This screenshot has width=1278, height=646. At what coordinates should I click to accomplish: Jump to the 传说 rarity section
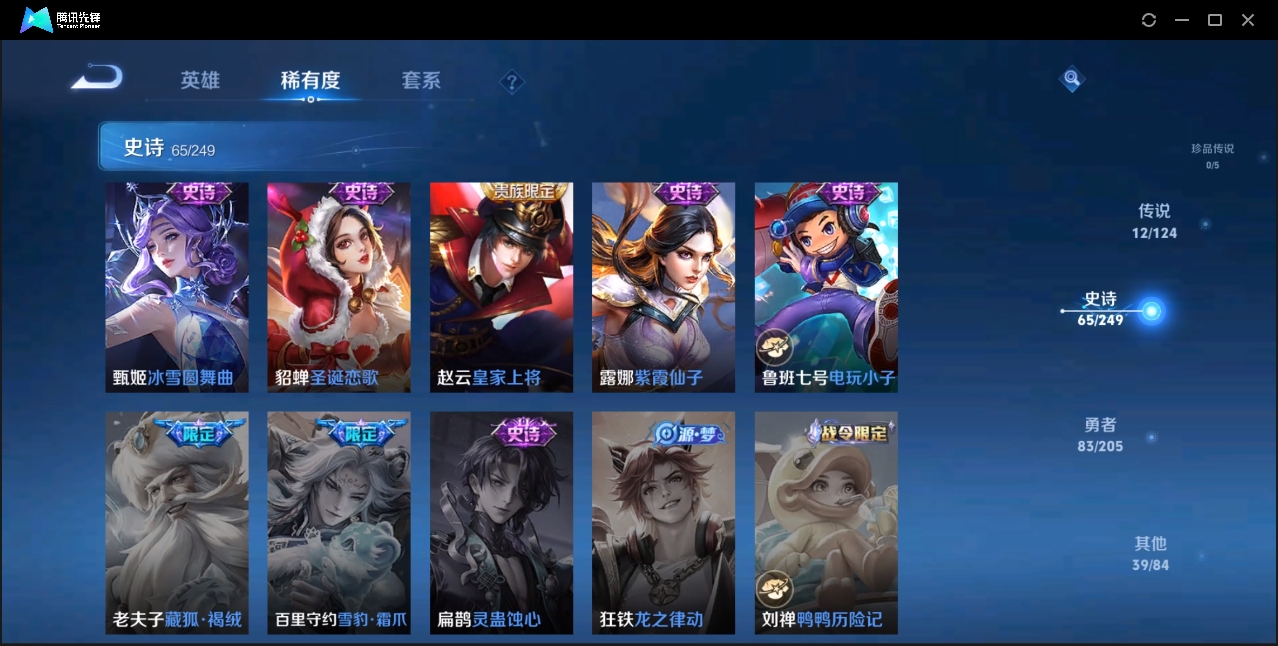[1154, 221]
